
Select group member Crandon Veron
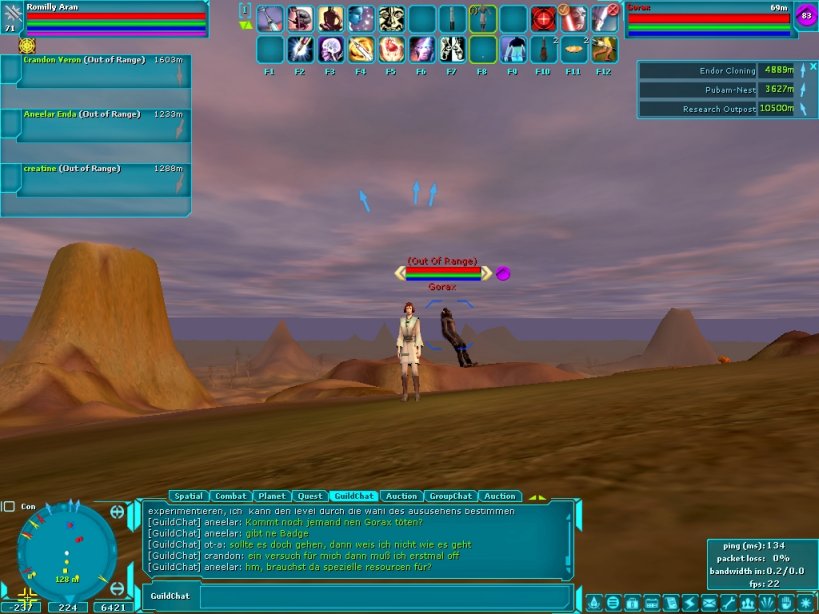(95, 71)
